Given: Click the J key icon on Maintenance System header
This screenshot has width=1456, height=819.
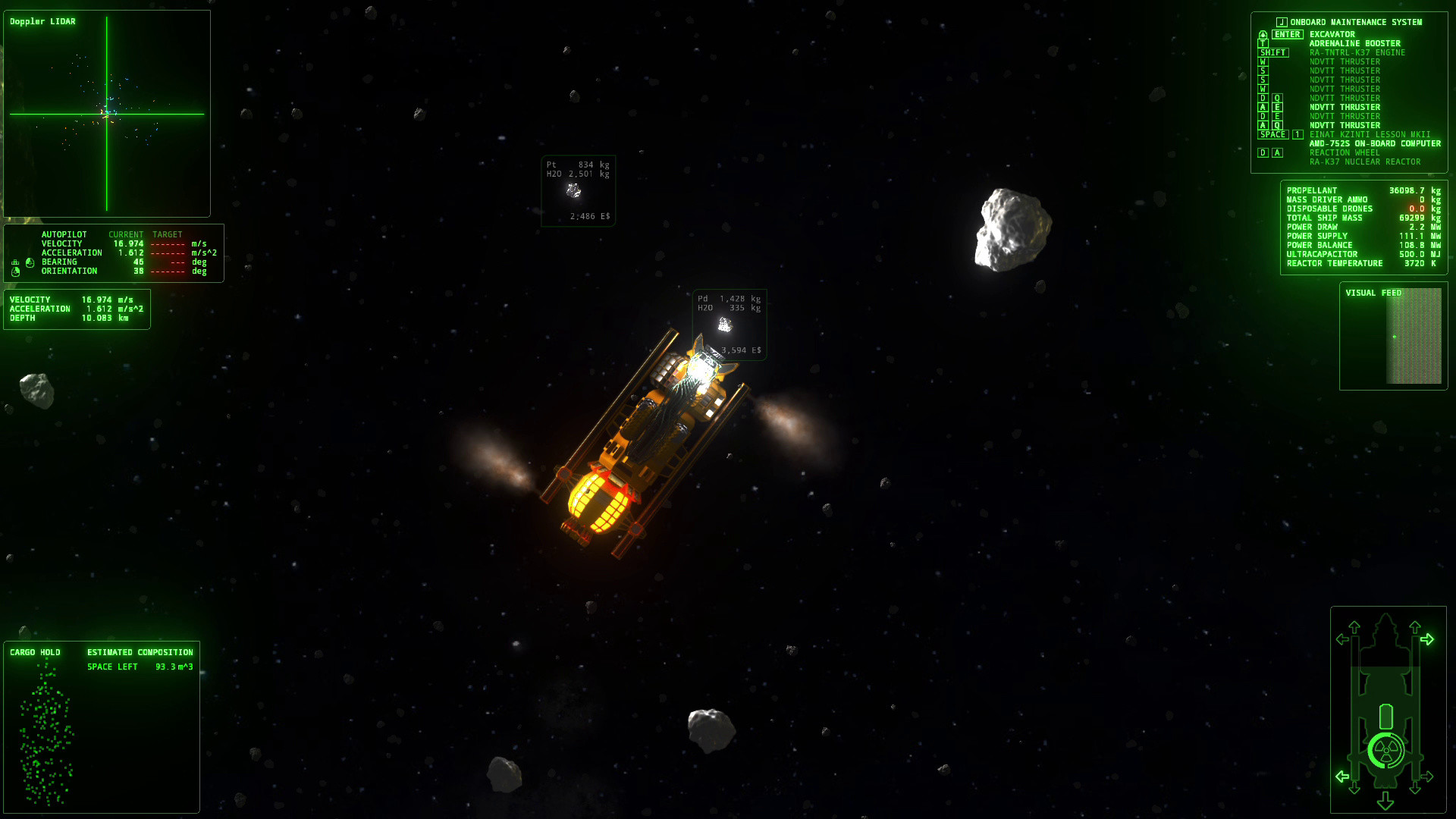Looking at the screenshot, I should click(1282, 22).
